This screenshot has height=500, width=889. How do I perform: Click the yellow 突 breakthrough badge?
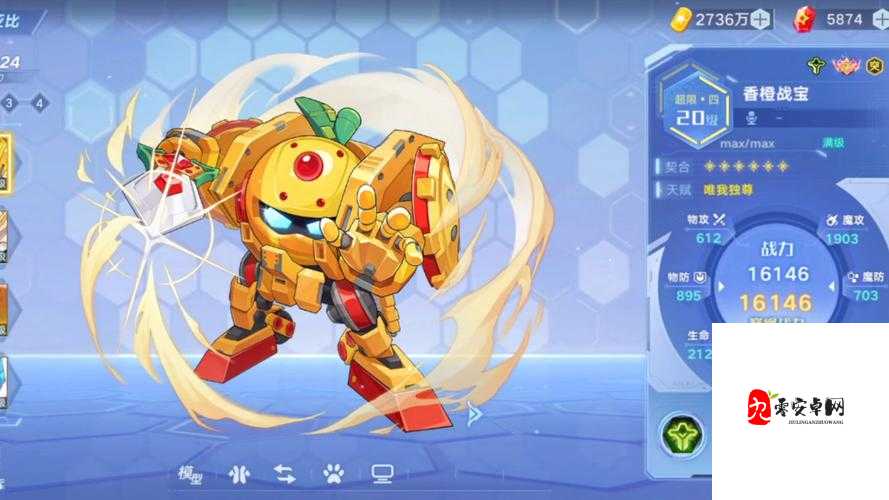pos(875,66)
